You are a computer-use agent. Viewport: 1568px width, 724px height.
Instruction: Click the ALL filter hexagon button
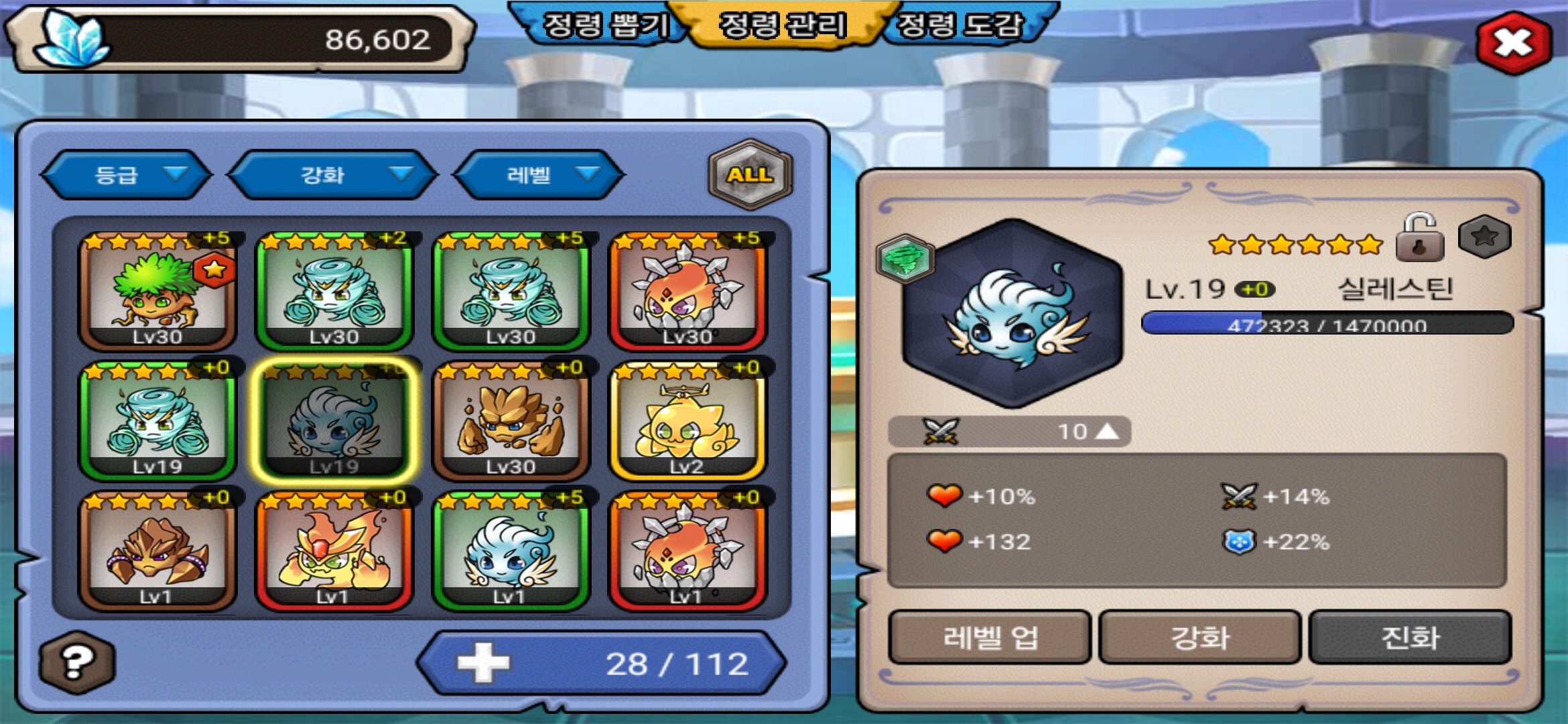pos(750,175)
